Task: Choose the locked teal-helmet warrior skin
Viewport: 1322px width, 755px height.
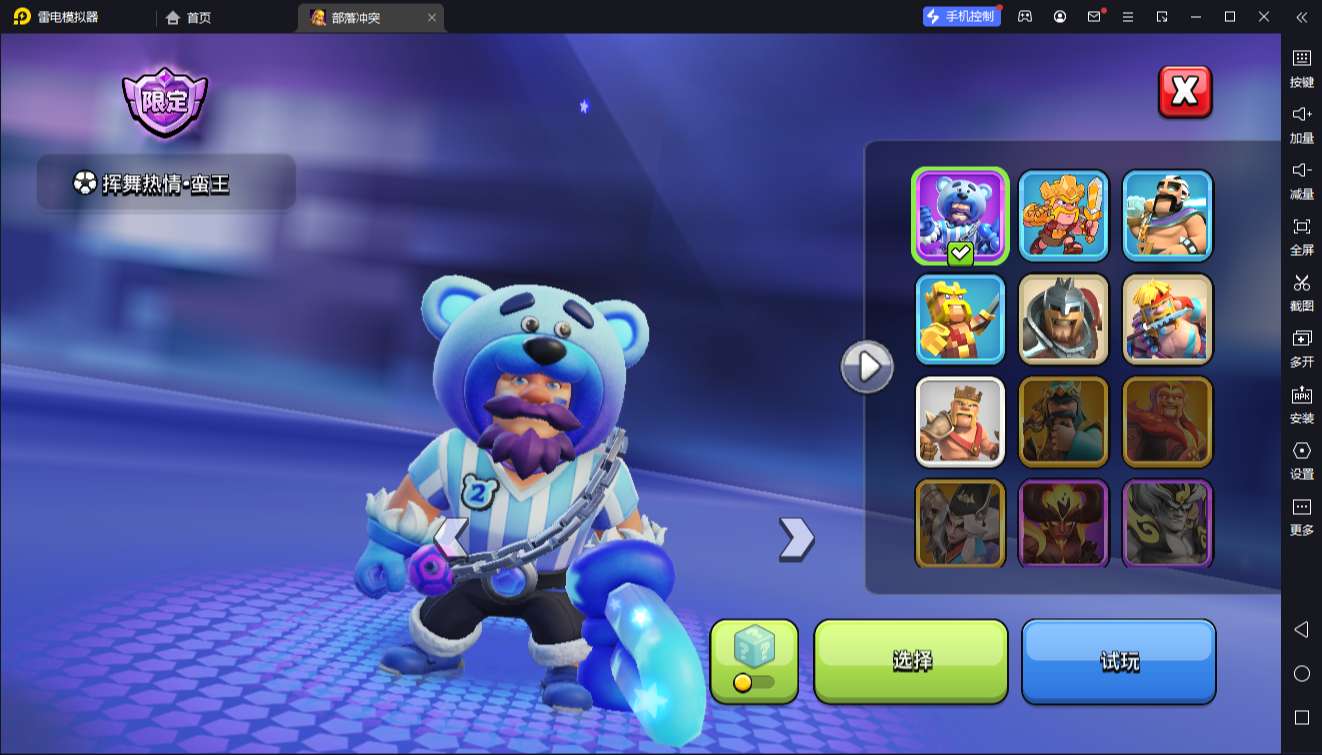Action: [x=1064, y=421]
